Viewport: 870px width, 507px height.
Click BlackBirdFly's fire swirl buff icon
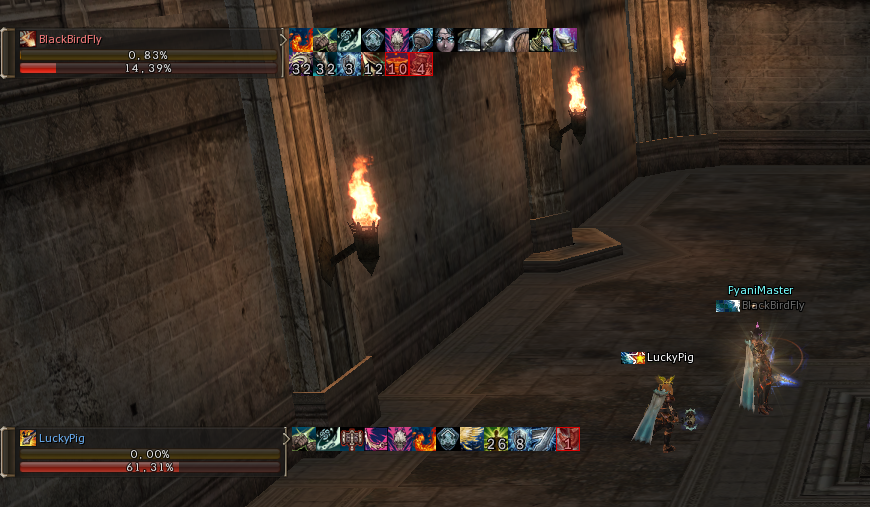tap(301, 40)
